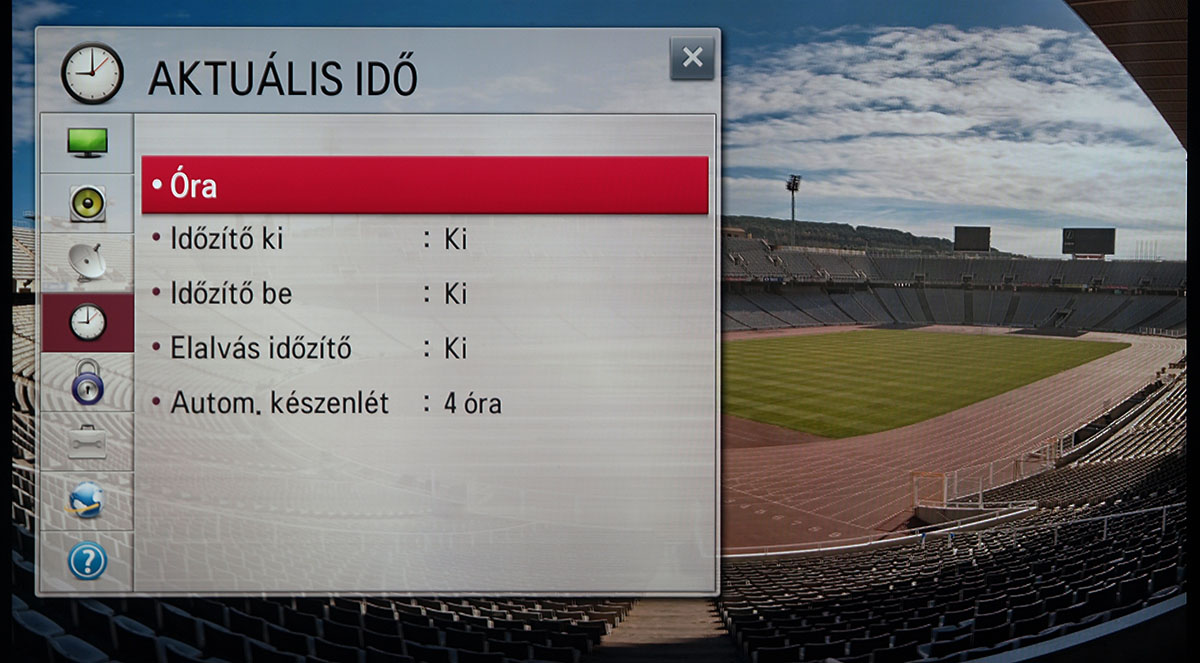Switch to the picture settings TV icon
This screenshot has height=663, width=1200.
click(87, 143)
